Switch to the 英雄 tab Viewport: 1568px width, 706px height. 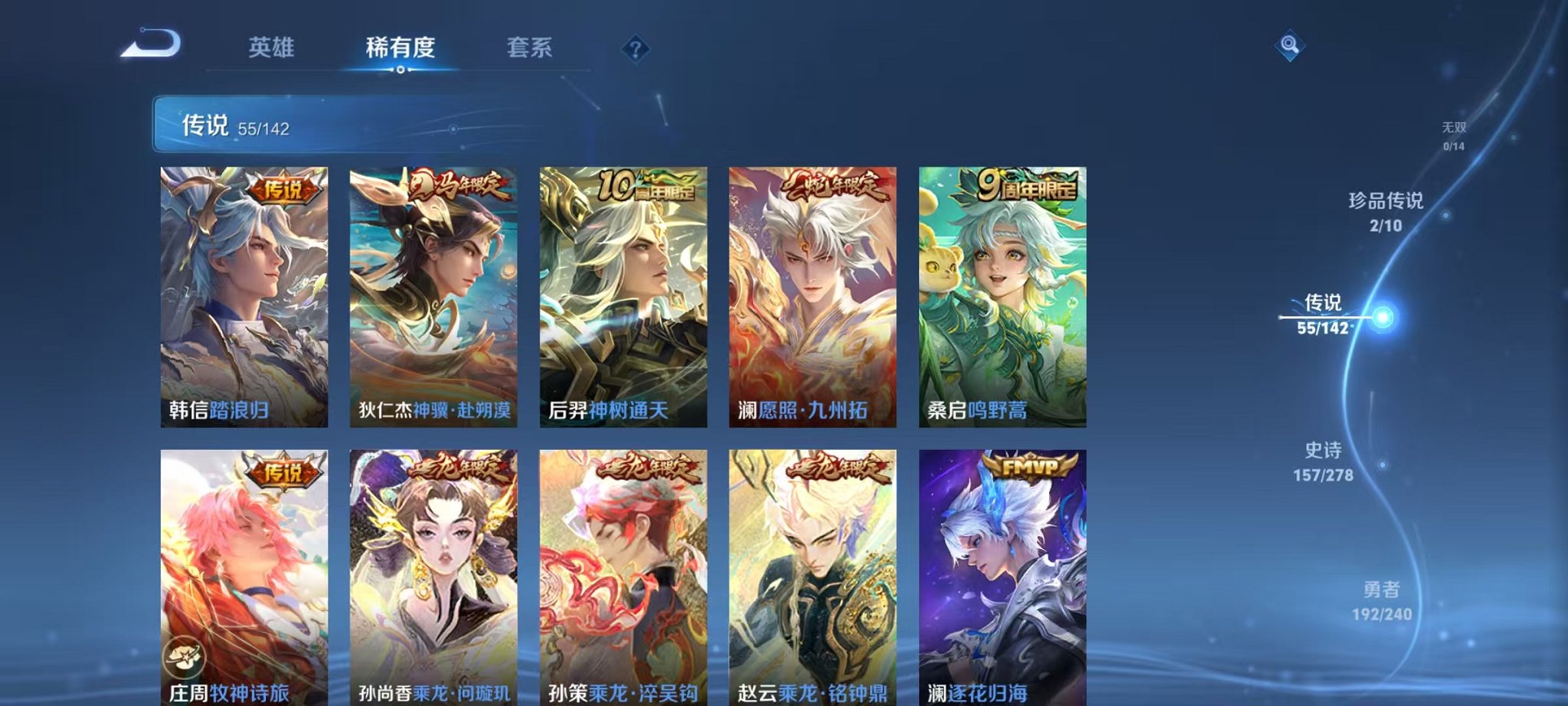click(272, 47)
